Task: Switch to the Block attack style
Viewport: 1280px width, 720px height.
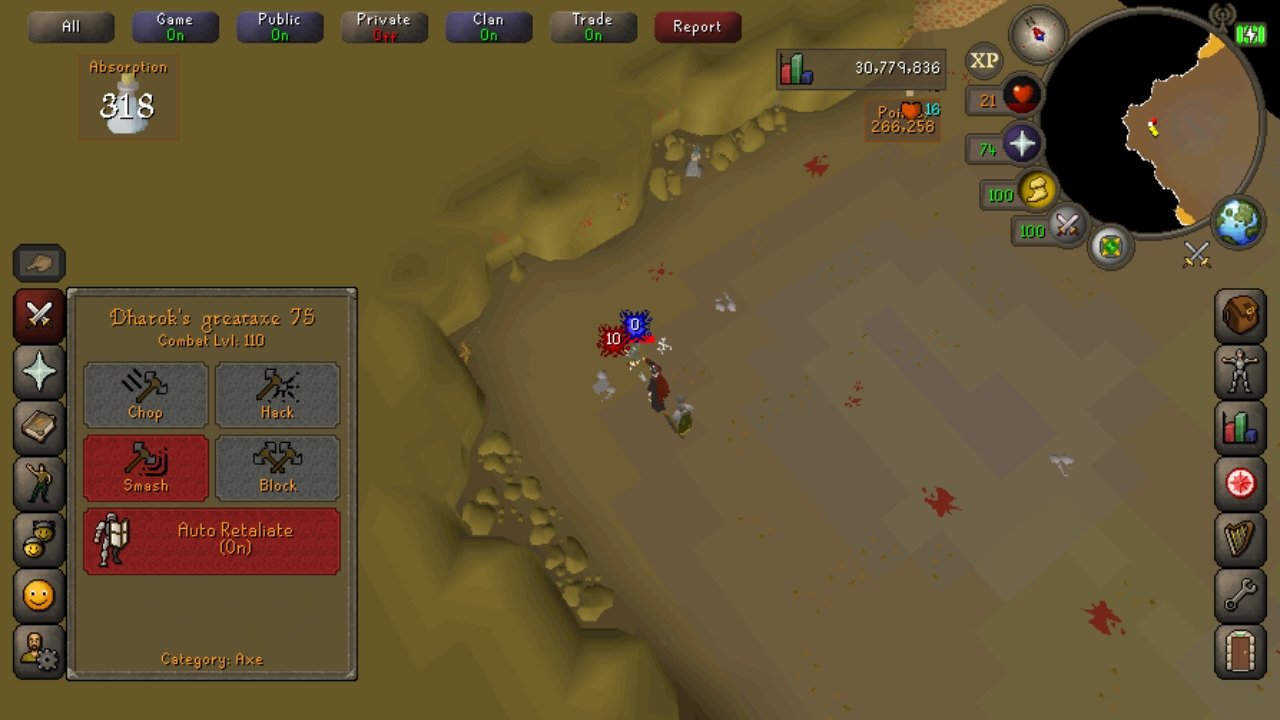Action: [277, 468]
